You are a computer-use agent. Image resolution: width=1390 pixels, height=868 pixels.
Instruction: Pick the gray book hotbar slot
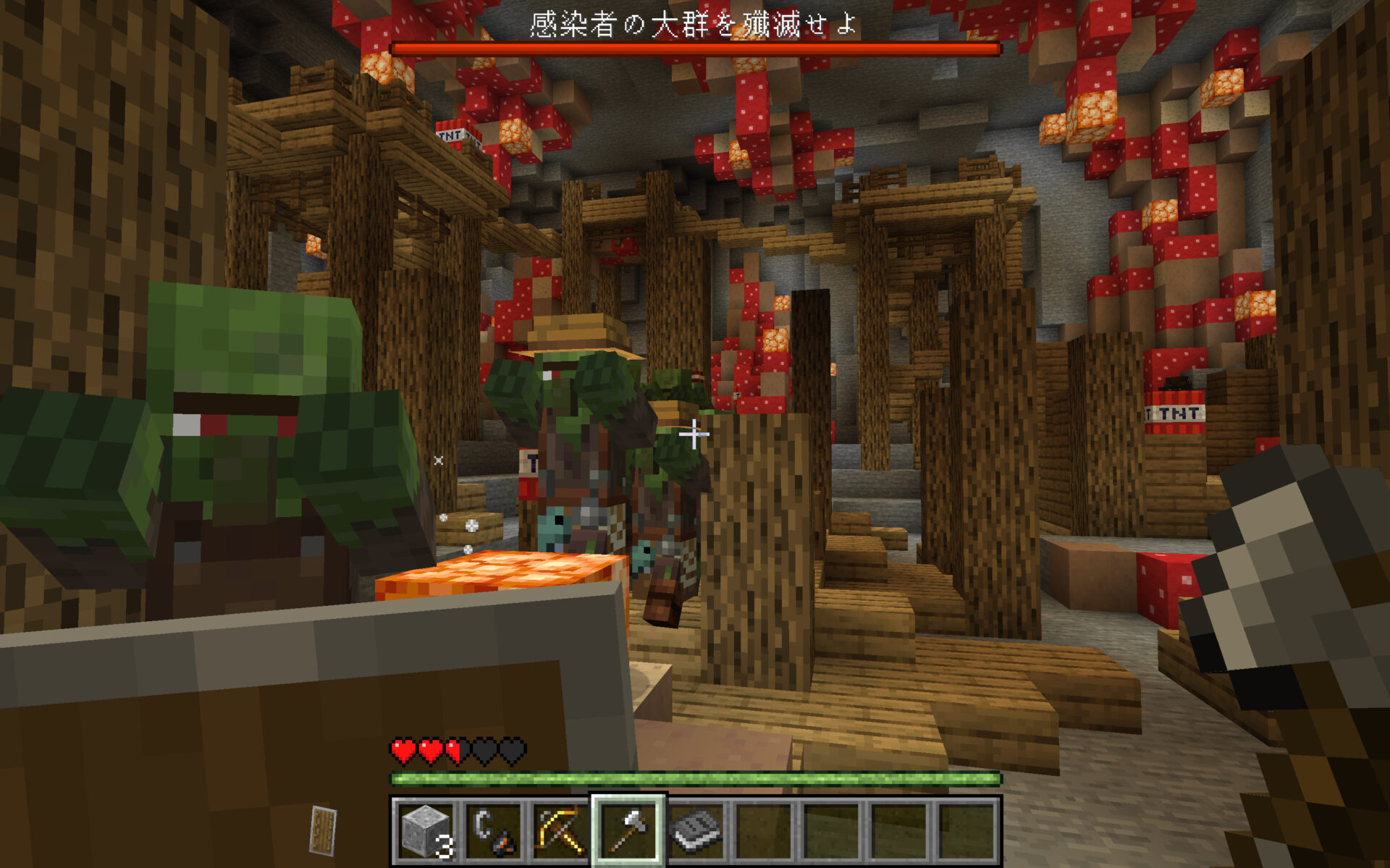[696, 830]
